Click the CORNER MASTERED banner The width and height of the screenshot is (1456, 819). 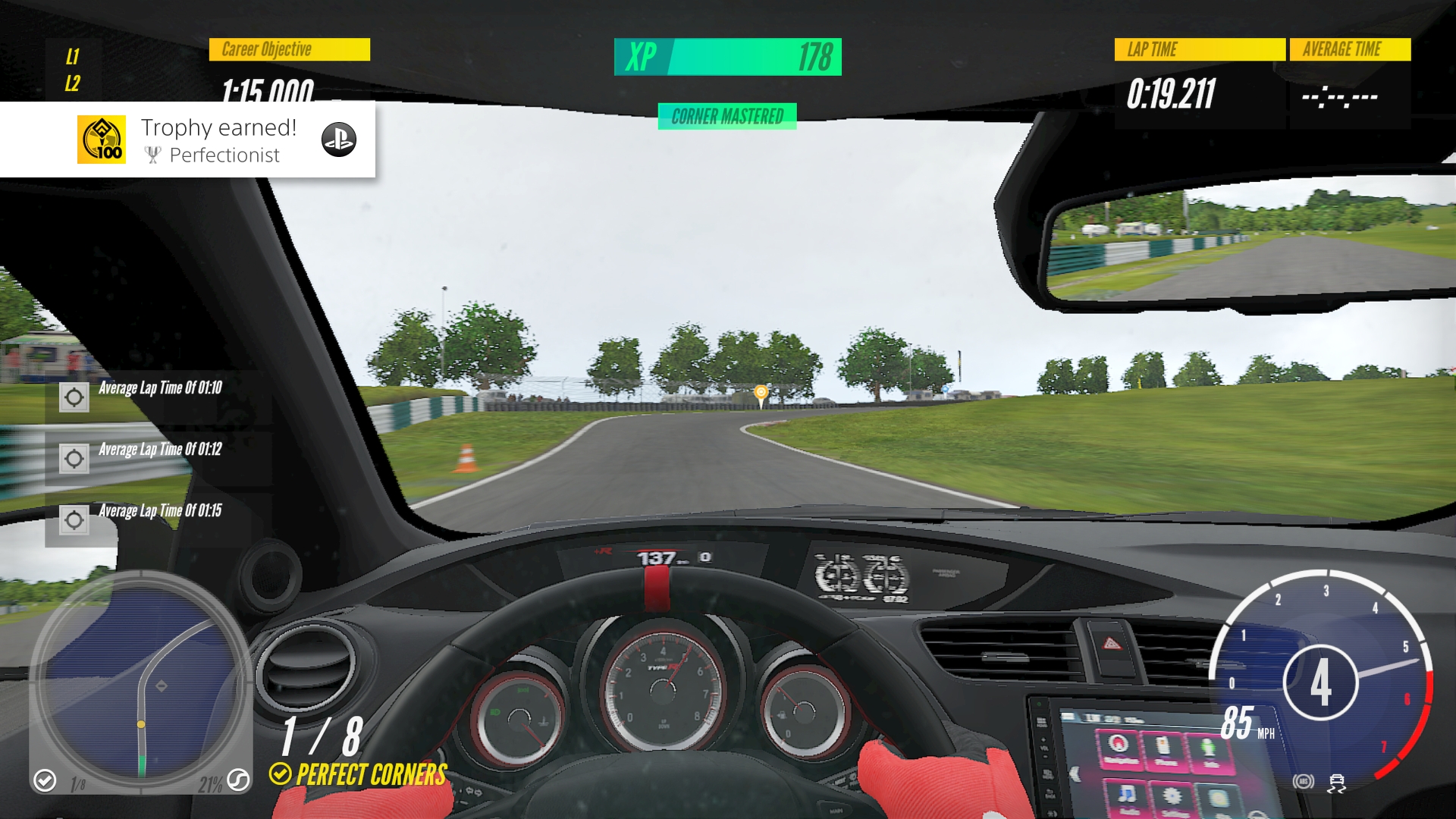tap(726, 116)
